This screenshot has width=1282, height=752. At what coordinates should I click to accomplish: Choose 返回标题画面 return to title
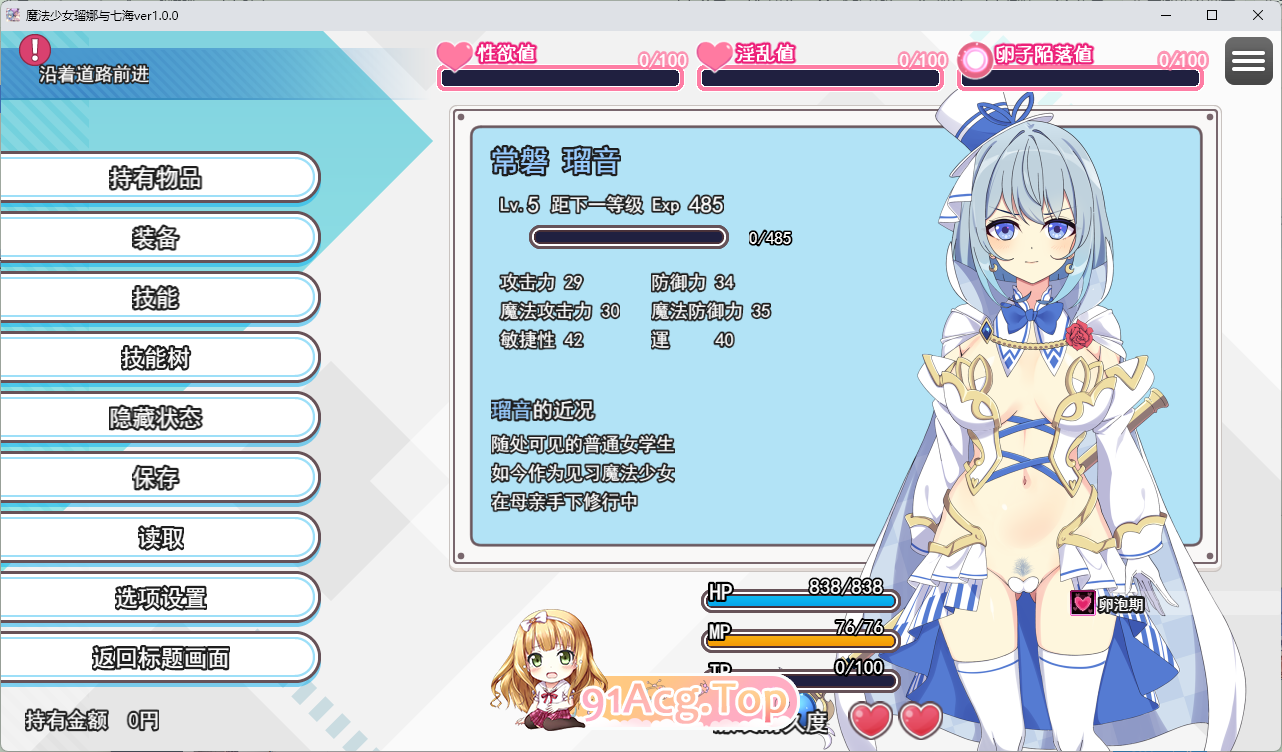[x=156, y=658]
